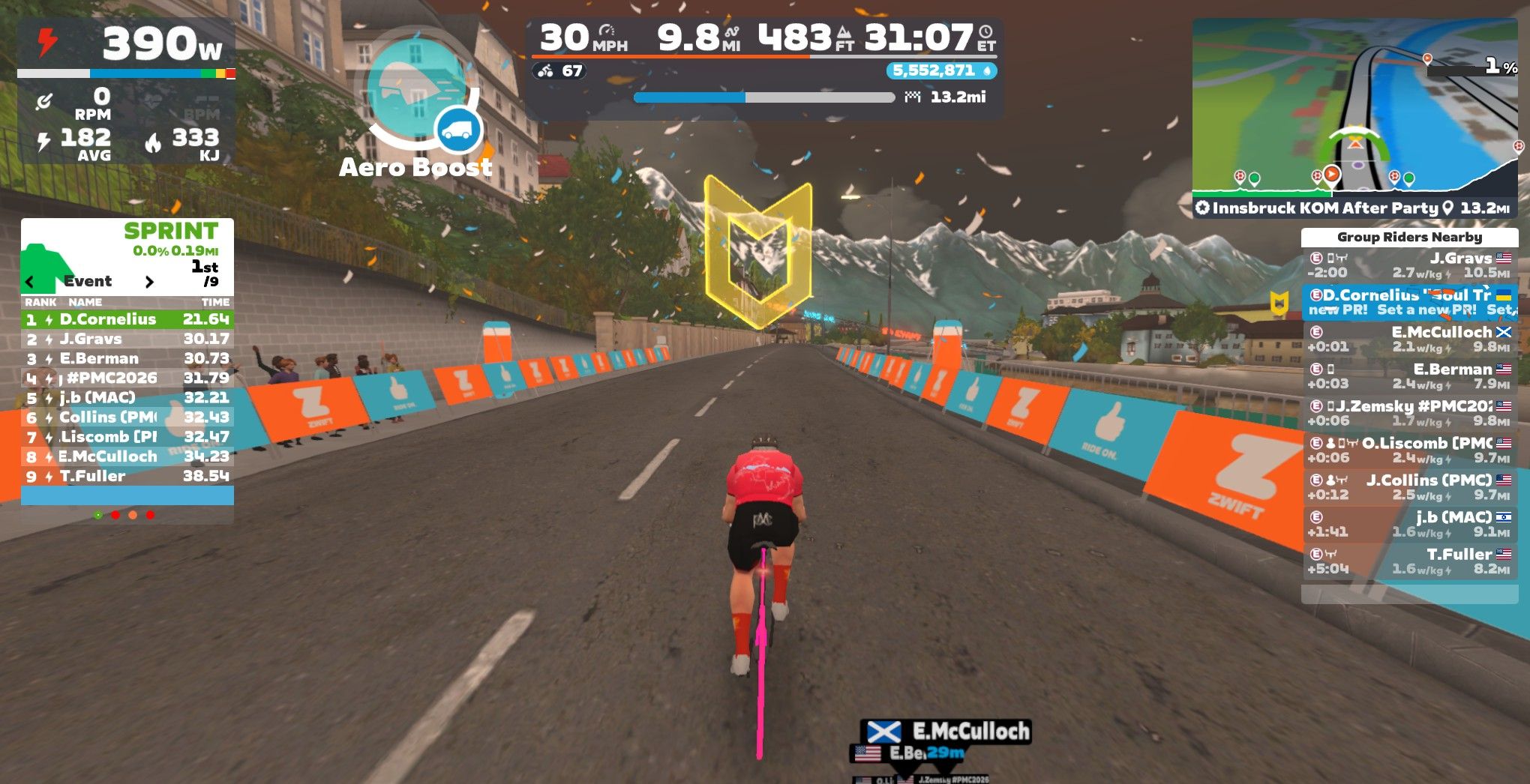Click the 390w power readout panel

[126, 43]
